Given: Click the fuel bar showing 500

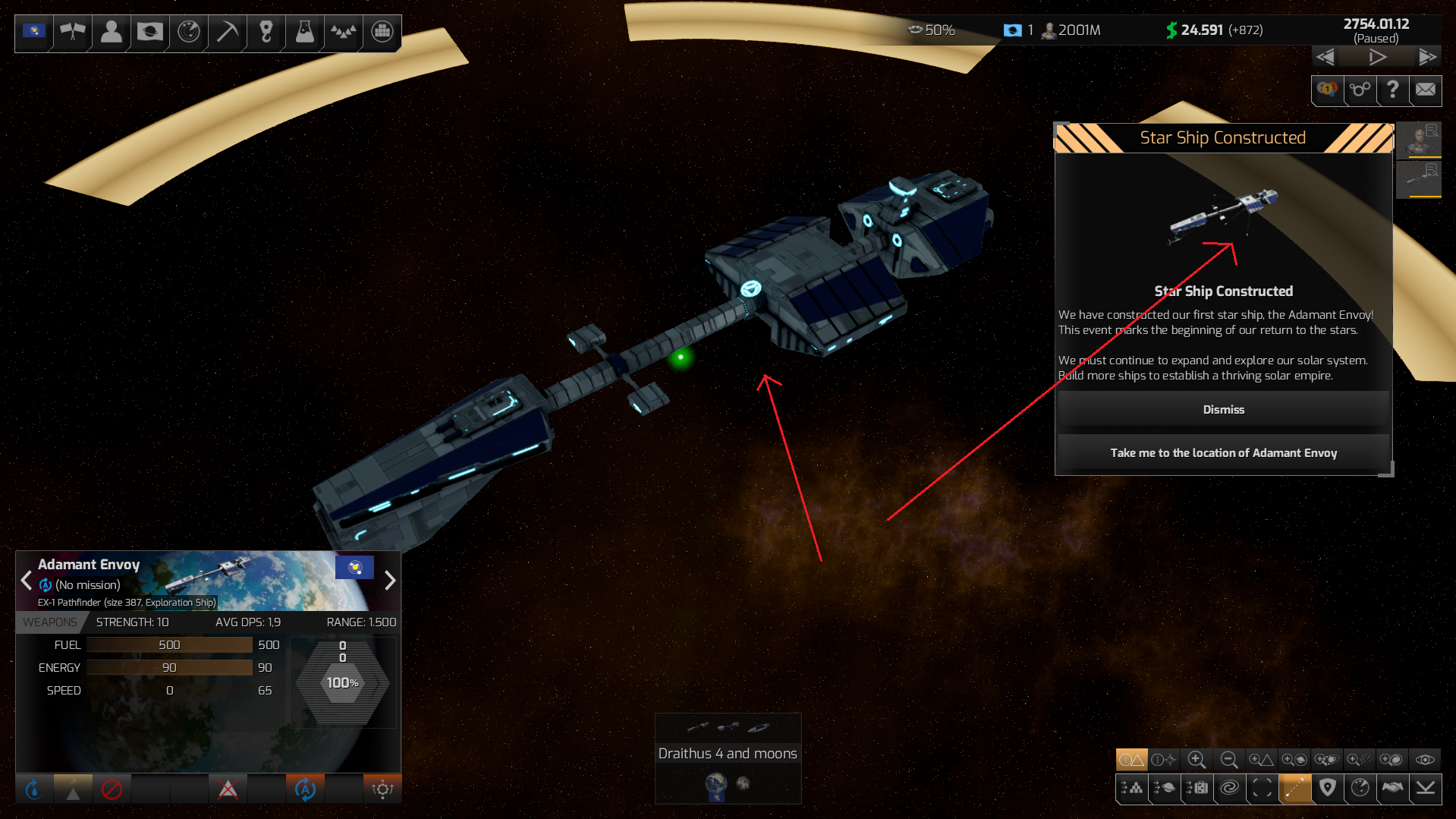Looking at the screenshot, I should (x=168, y=644).
